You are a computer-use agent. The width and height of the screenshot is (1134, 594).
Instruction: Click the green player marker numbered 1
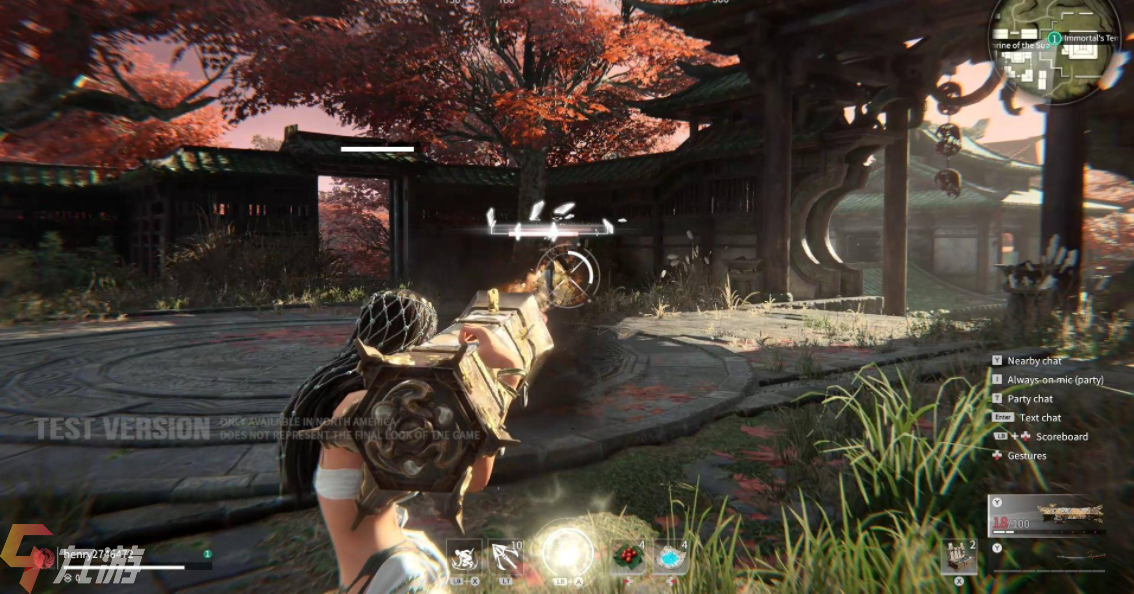pos(1054,38)
